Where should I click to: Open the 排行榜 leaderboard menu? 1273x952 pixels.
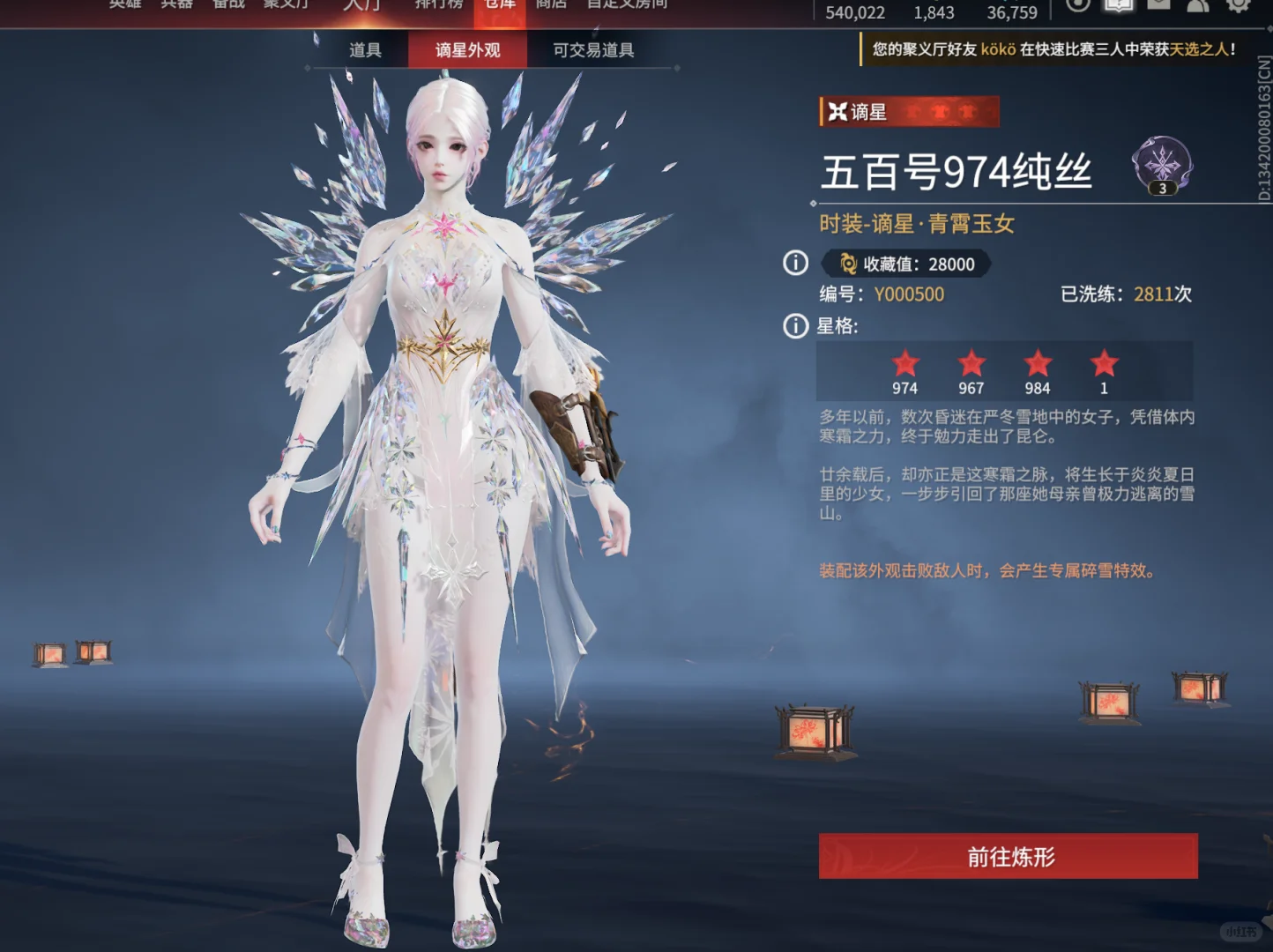(439, 4)
